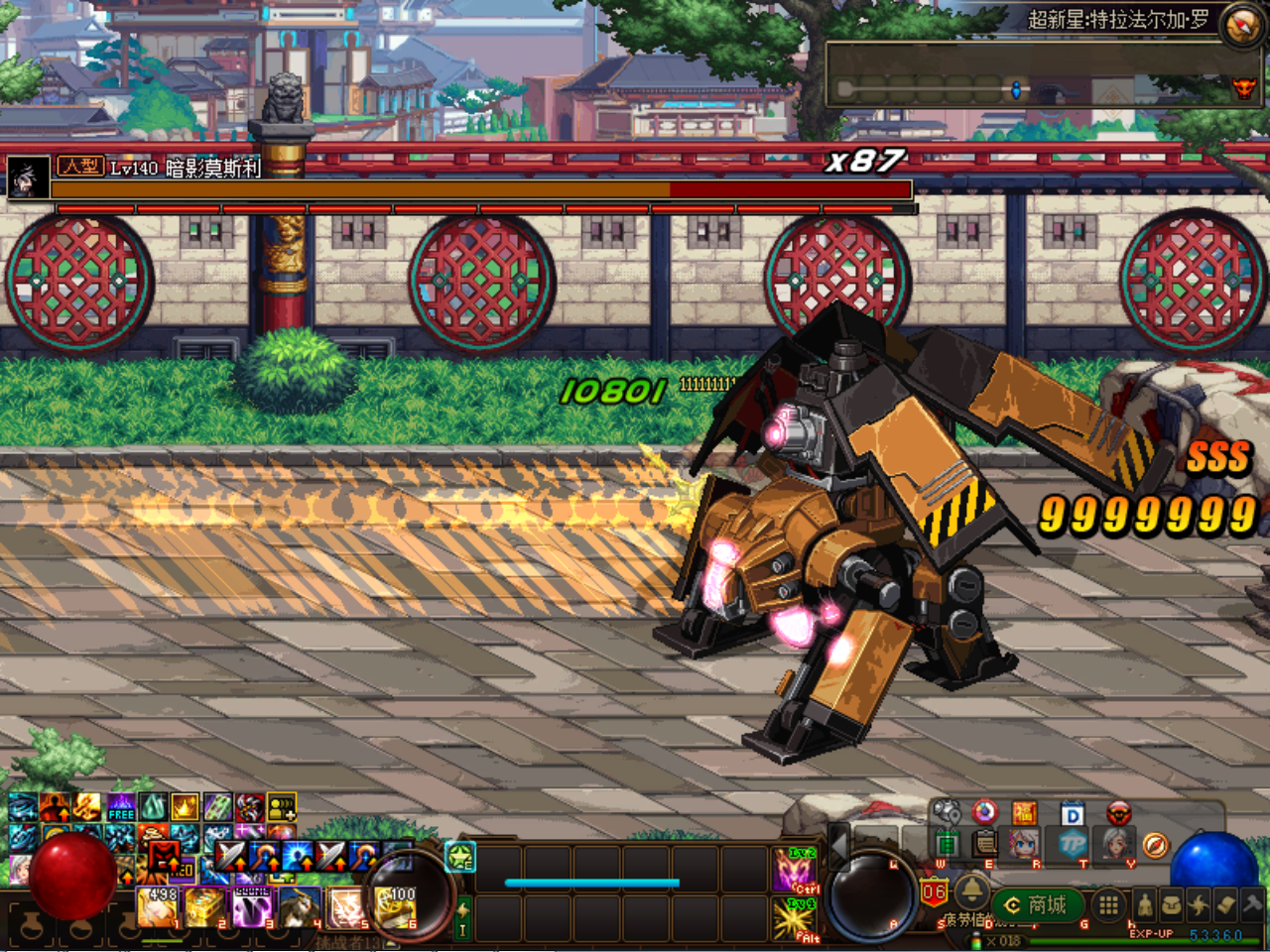Open the green mail calendar icon labeled W
This screenshot has height=952, width=1270.
click(946, 844)
